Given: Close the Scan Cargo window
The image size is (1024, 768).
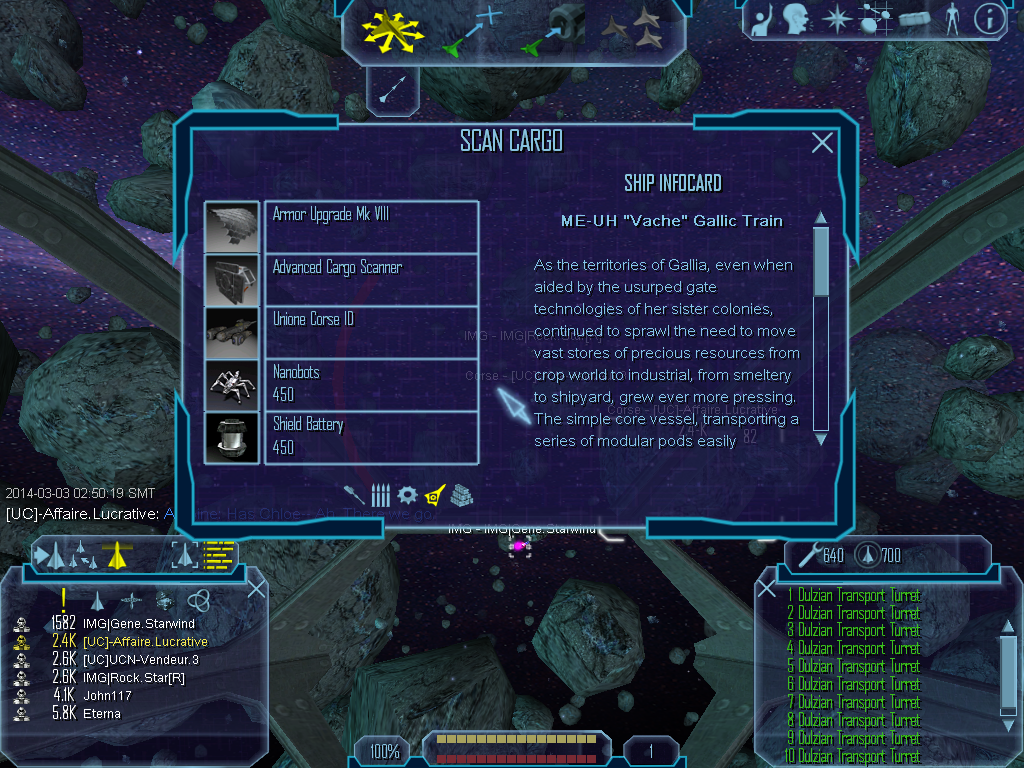Looking at the screenshot, I should (822, 143).
